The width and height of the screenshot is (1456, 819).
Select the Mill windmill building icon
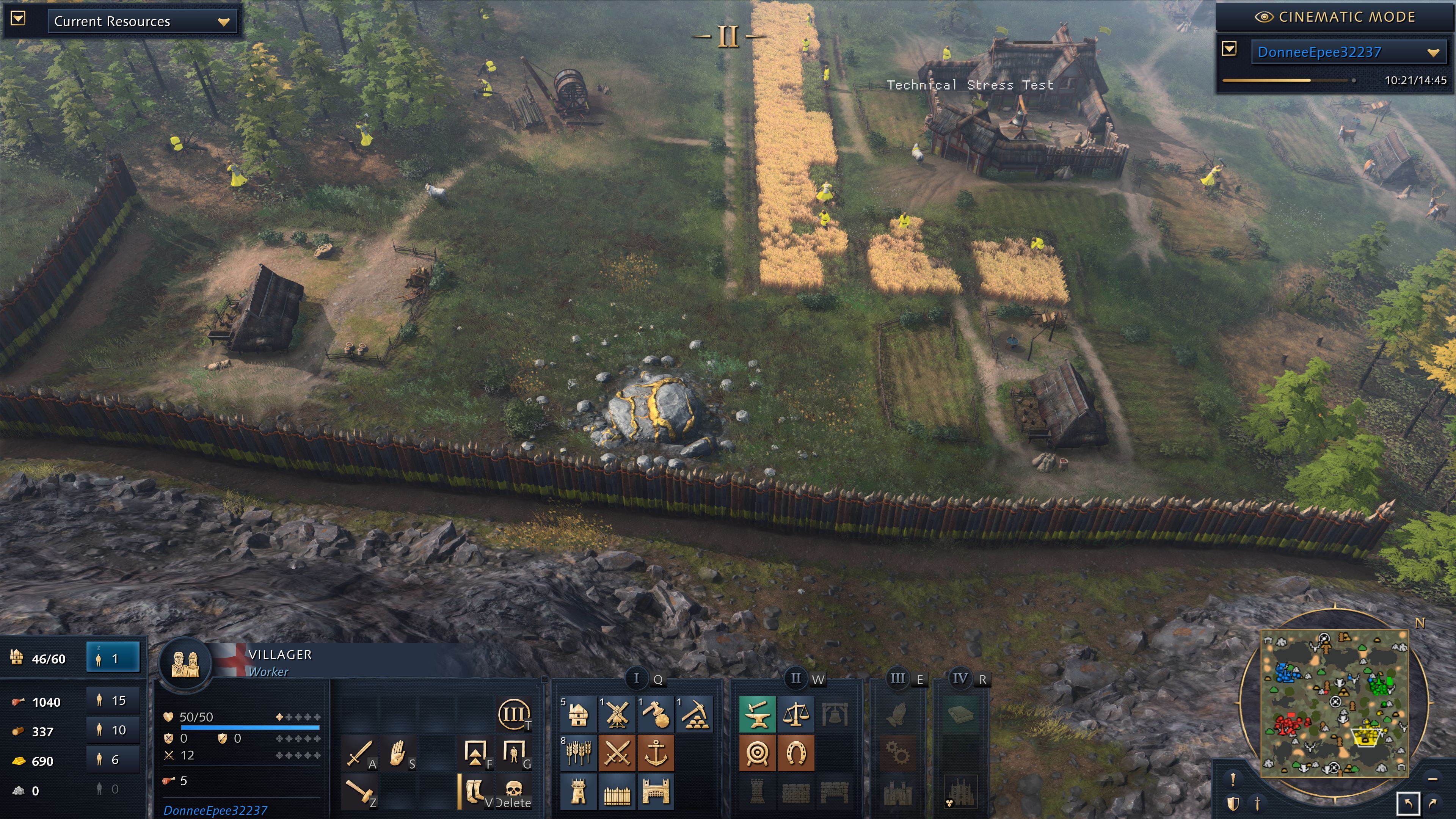point(617,715)
